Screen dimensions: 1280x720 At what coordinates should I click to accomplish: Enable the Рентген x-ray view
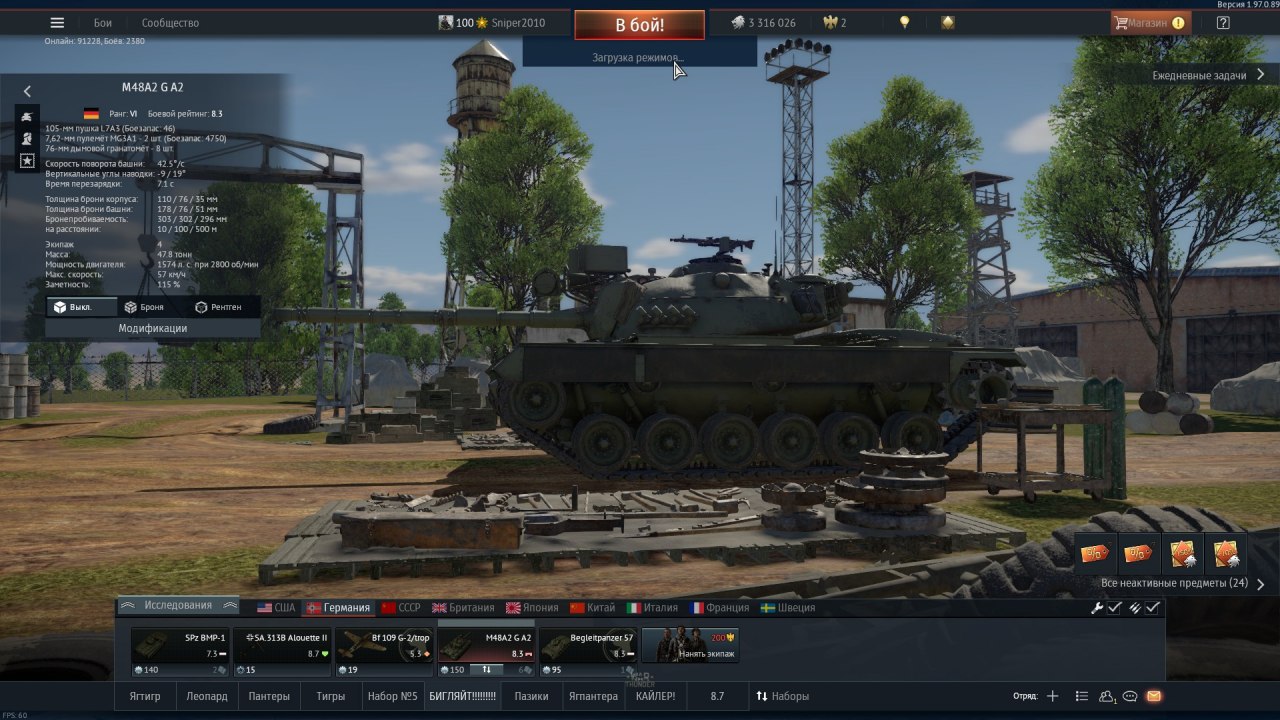tap(218, 307)
